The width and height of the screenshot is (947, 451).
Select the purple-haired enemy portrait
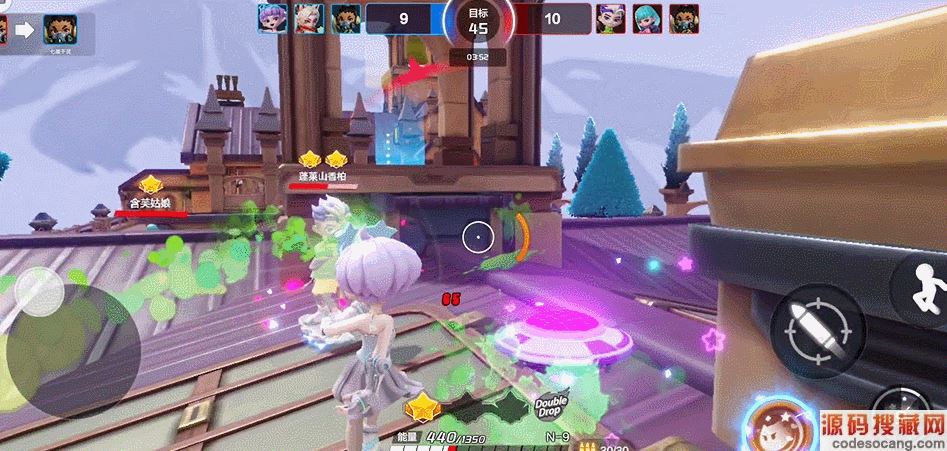pos(611,17)
